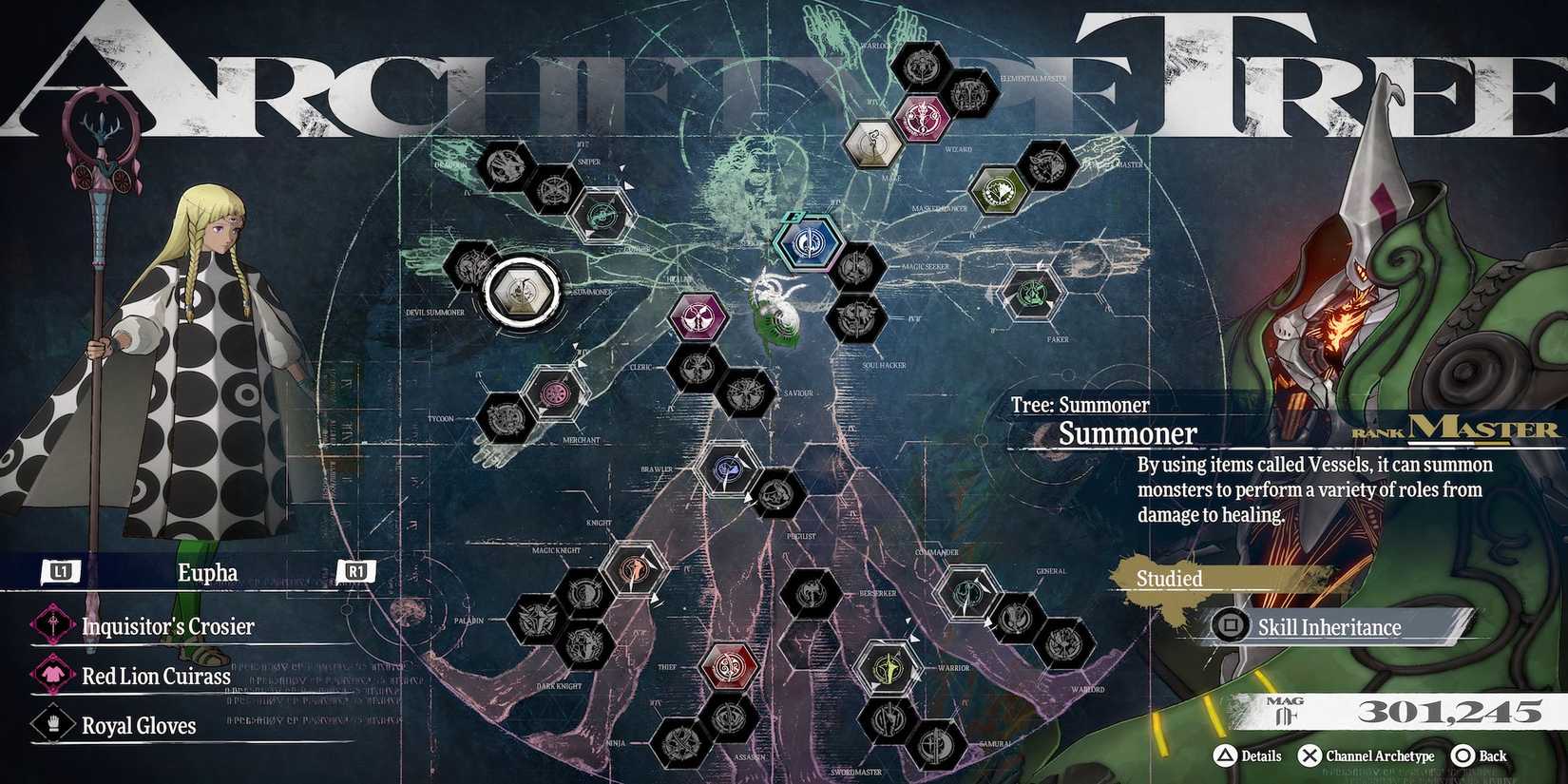Select the Wizard archetype hexagon

[923, 118]
